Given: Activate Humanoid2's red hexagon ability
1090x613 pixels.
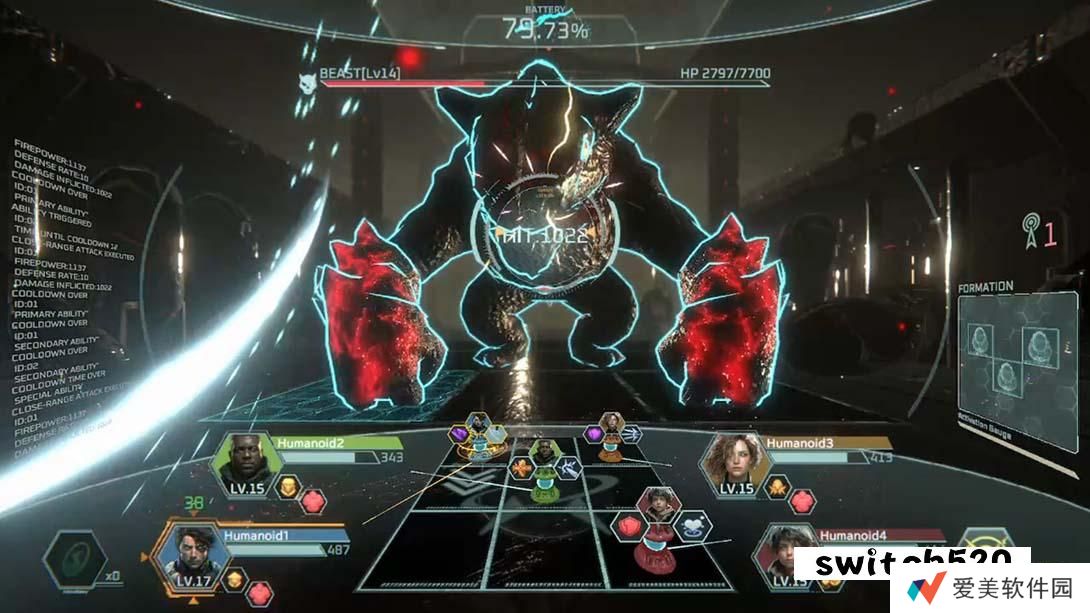Looking at the screenshot, I should tap(313, 500).
